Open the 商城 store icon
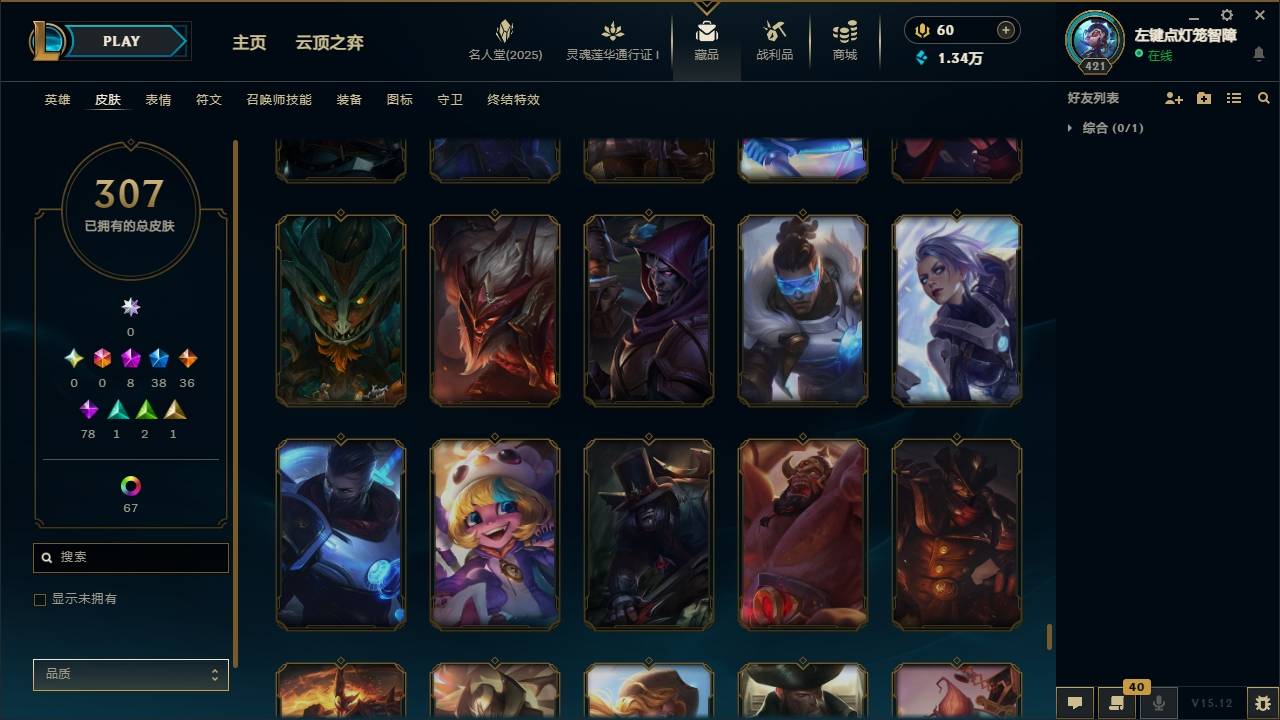This screenshot has width=1280, height=720. pyautogui.click(x=843, y=40)
